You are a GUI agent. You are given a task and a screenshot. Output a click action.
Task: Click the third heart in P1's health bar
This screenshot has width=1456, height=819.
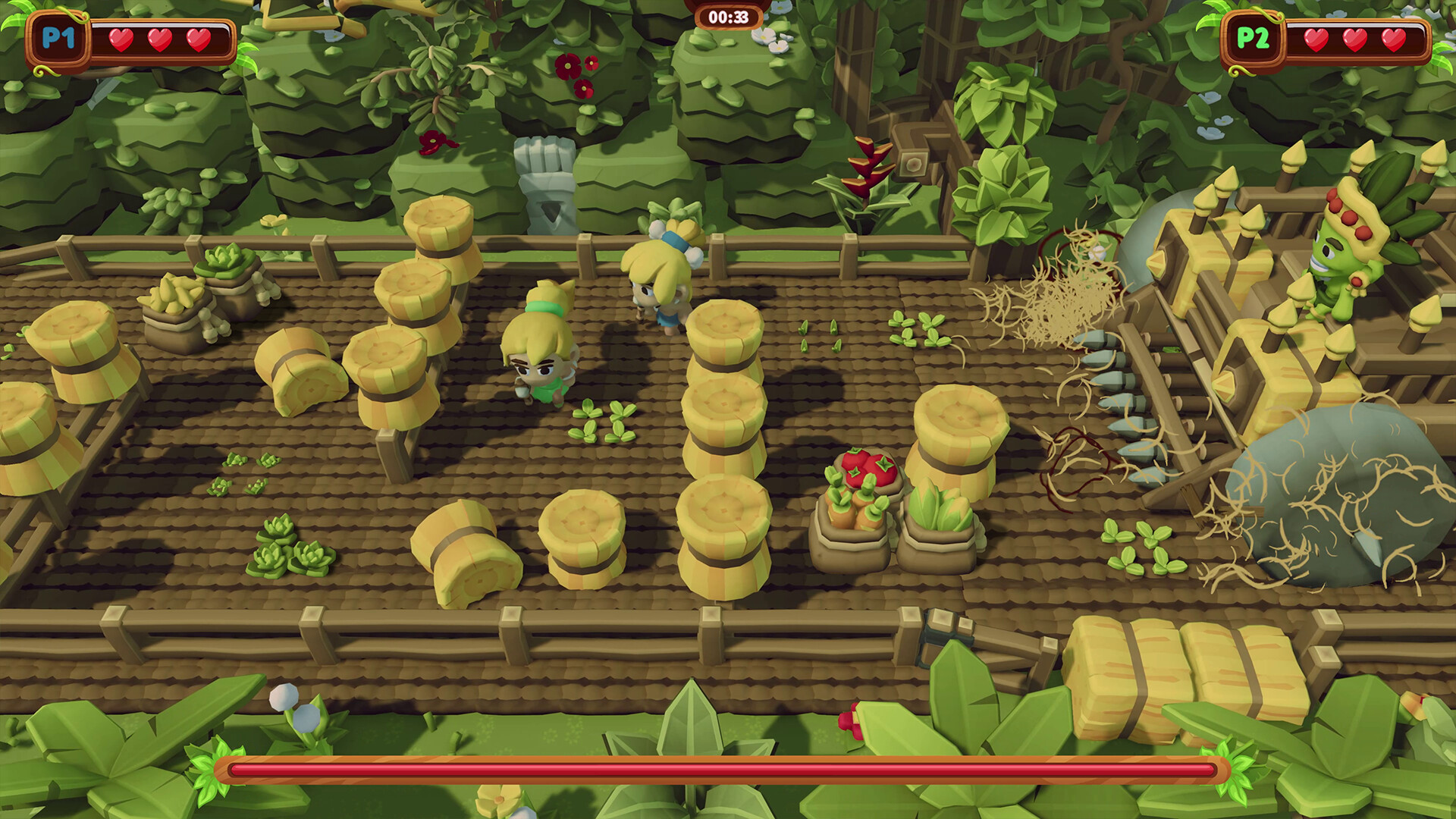pos(199,39)
